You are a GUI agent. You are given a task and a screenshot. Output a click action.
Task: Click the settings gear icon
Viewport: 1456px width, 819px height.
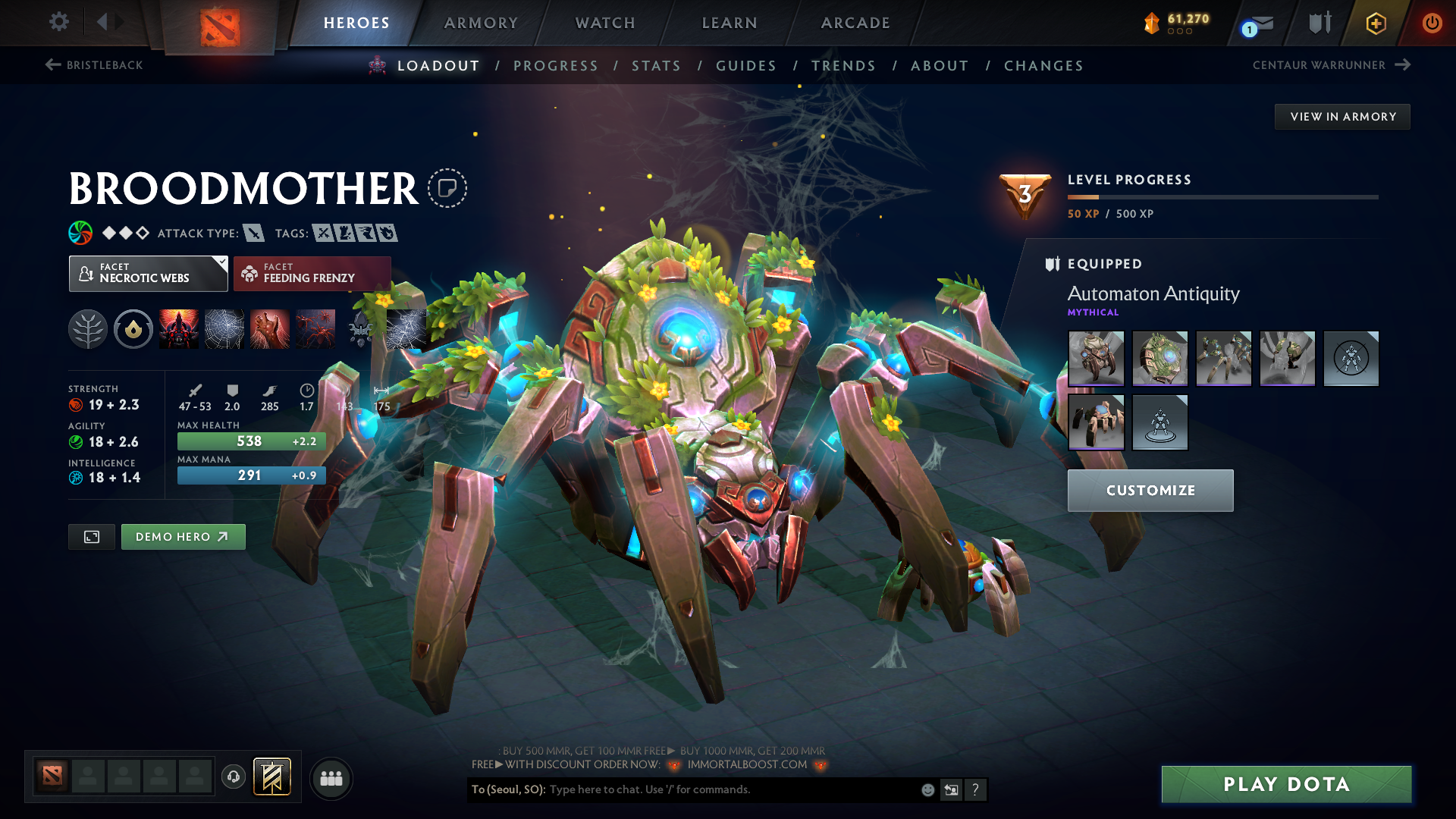(58, 23)
